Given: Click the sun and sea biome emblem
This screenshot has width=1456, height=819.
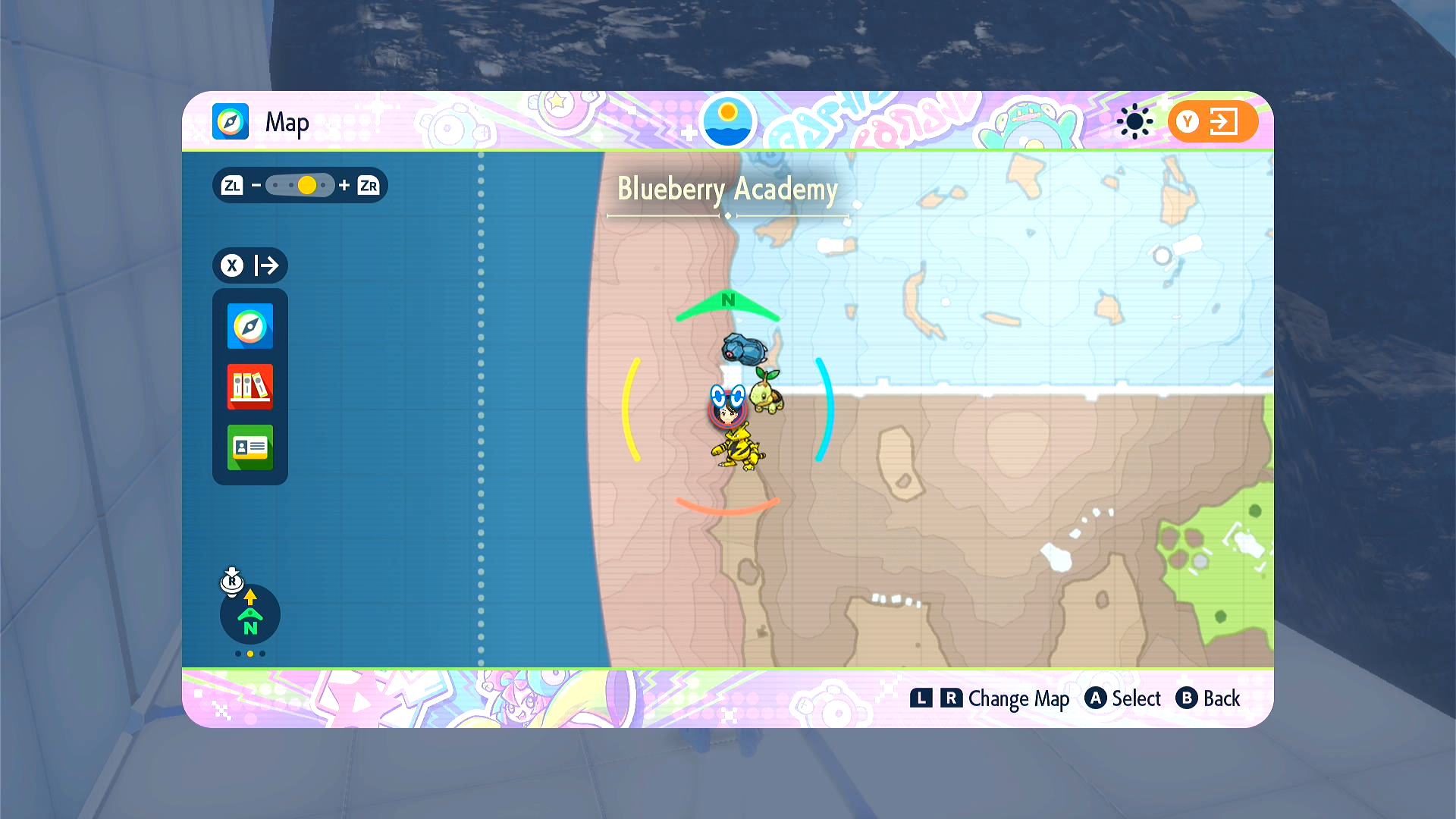Looking at the screenshot, I should (727, 121).
